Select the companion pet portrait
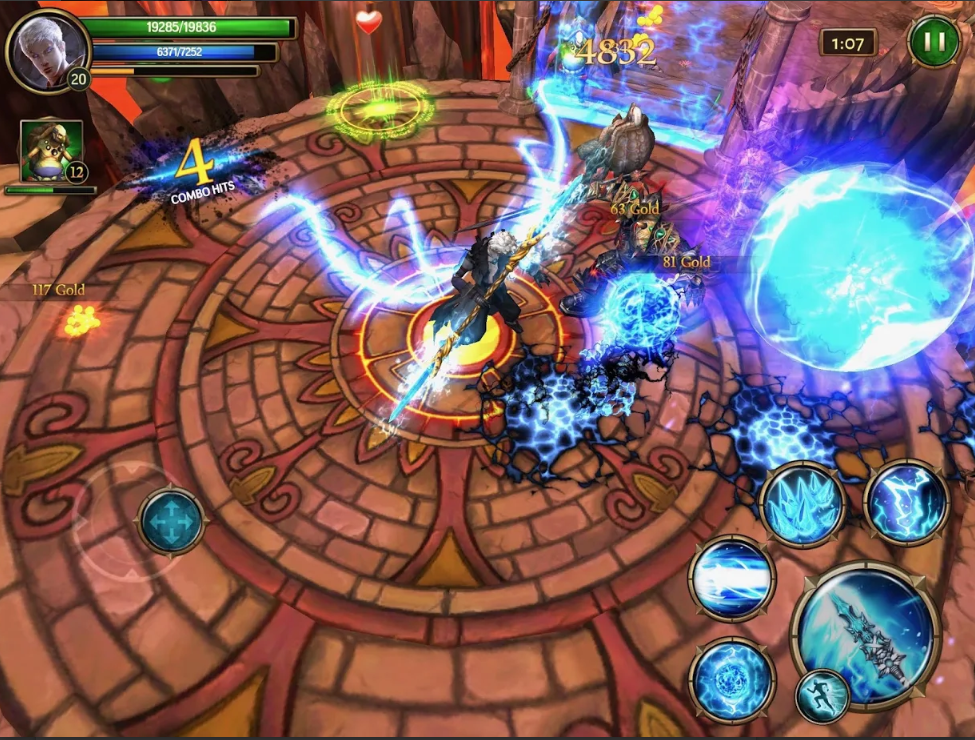Image resolution: width=975 pixels, height=740 pixels. [50, 151]
